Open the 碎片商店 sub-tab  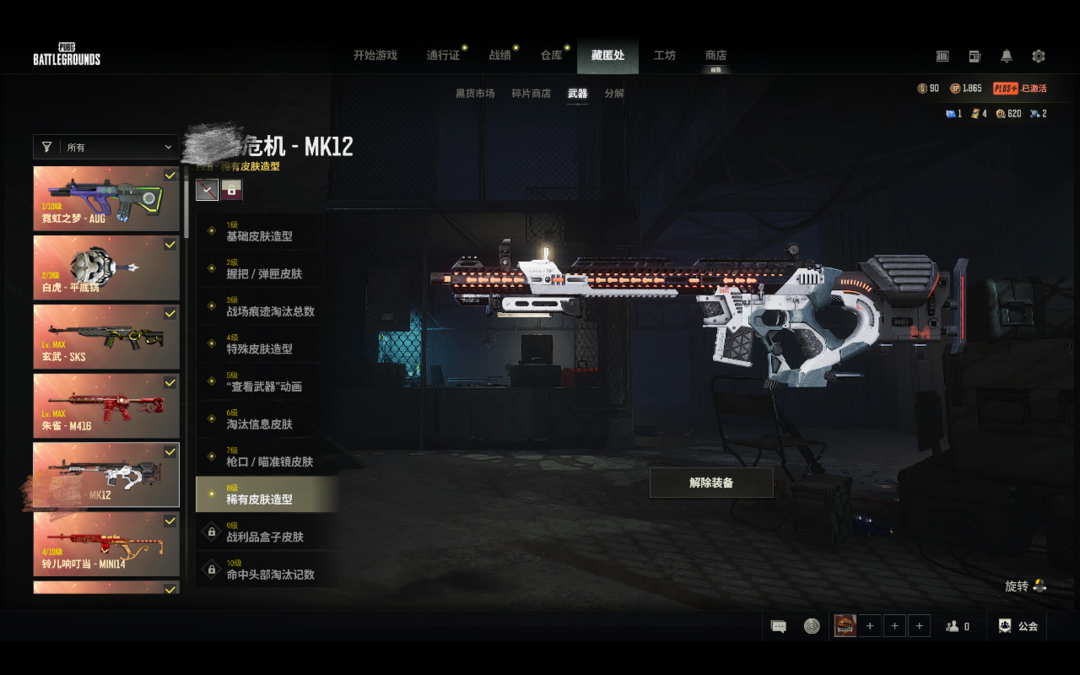[x=531, y=93]
